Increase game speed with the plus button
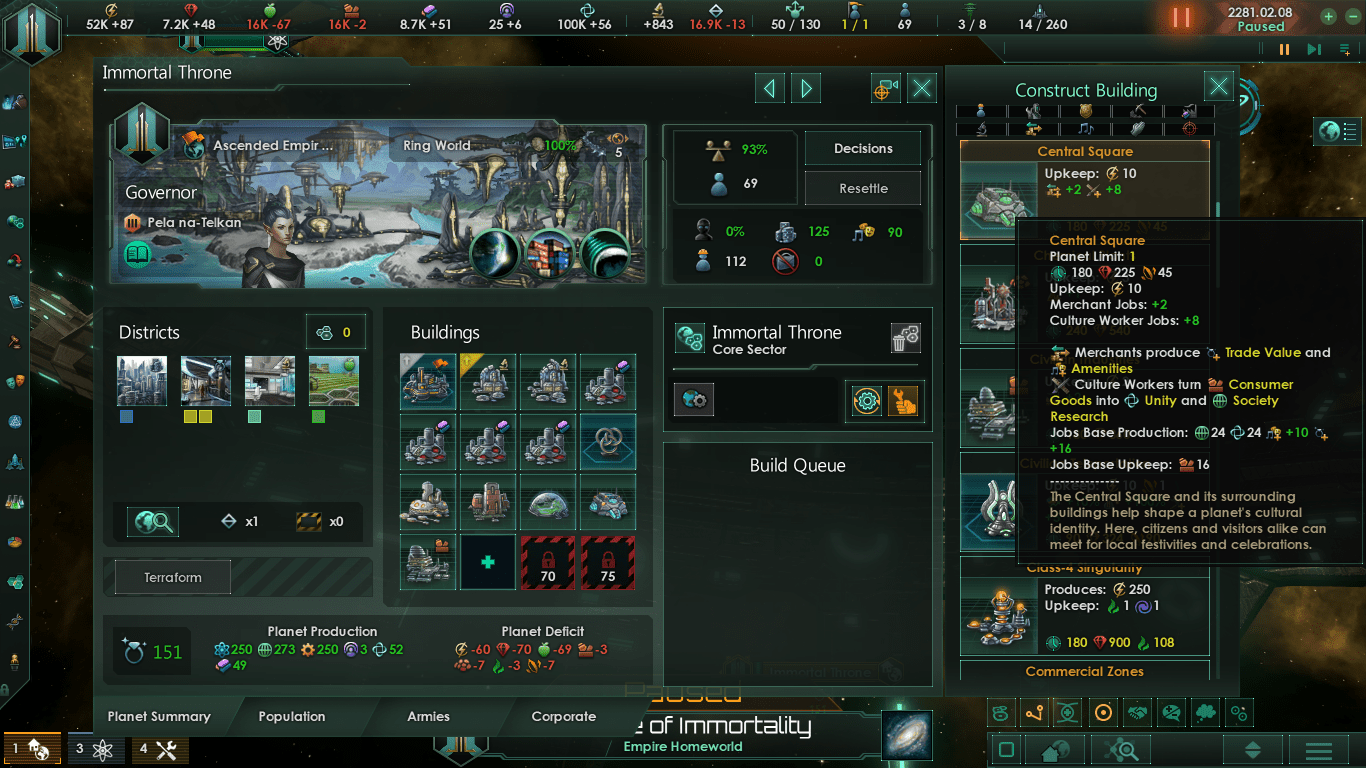 pyautogui.click(x=1328, y=16)
